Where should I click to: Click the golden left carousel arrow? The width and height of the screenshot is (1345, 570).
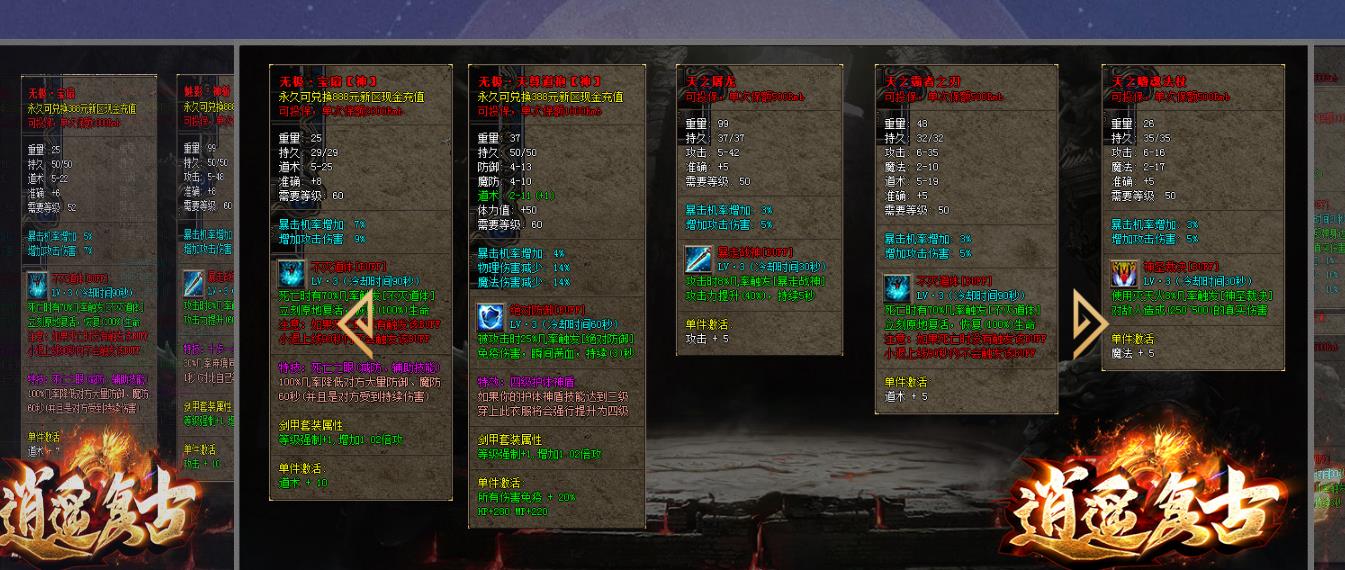pos(356,324)
